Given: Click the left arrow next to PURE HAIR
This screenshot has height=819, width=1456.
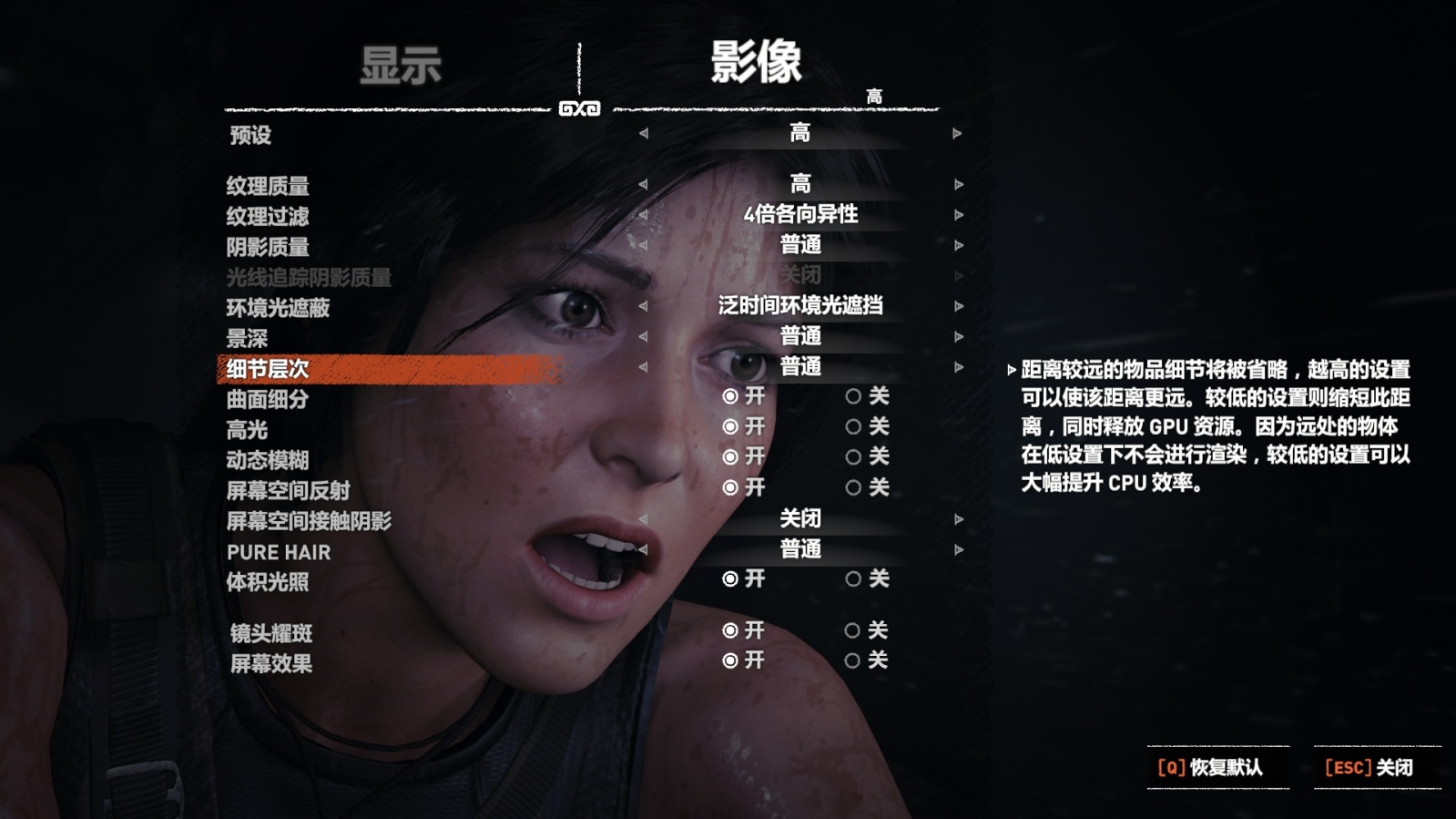Looking at the screenshot, I should tap(644, 550).
